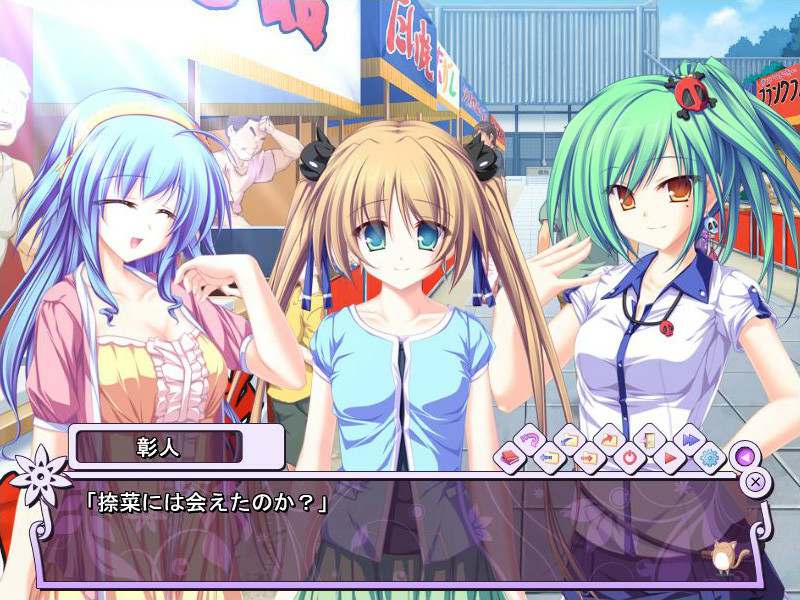800x600 pixels.
Task: Click the purple curved return arrow icon
Action: click(x=530, y=439)
